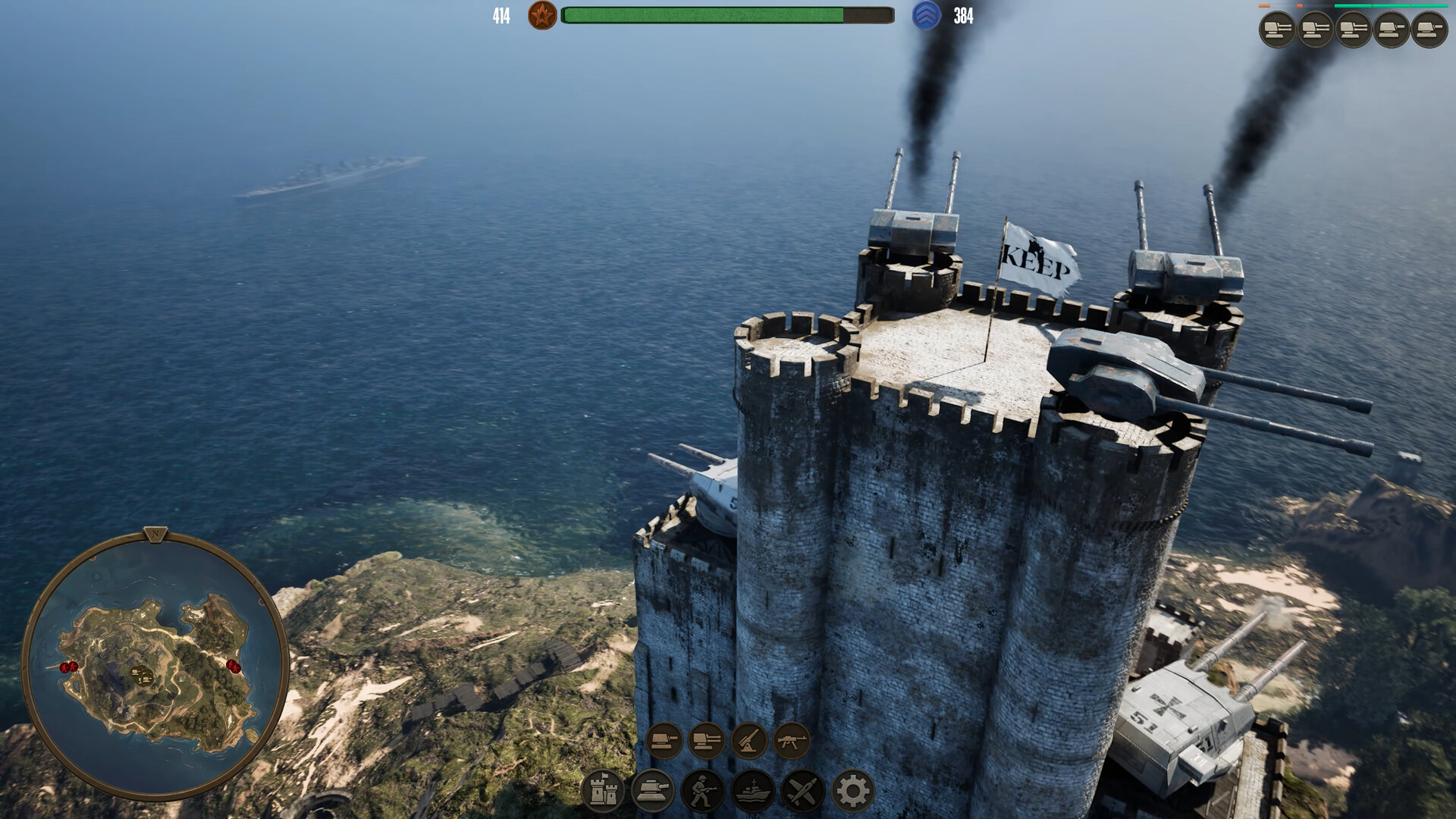The width and height of the screenshot is (1456, 819).
Task: Click the minimap's north compass indicator
Action: coord(156,535)
